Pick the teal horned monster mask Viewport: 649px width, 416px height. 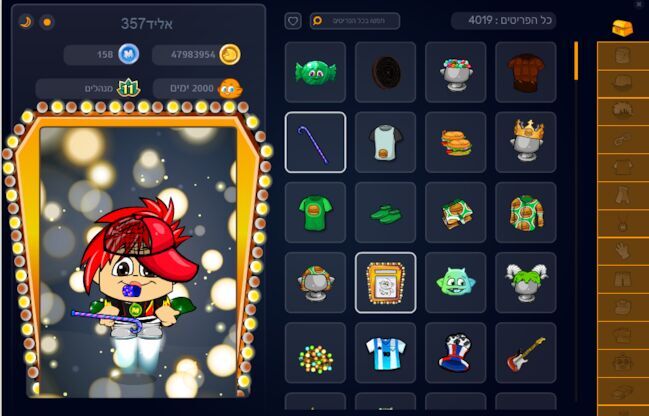pyautogui.click(x=455, y=282)
